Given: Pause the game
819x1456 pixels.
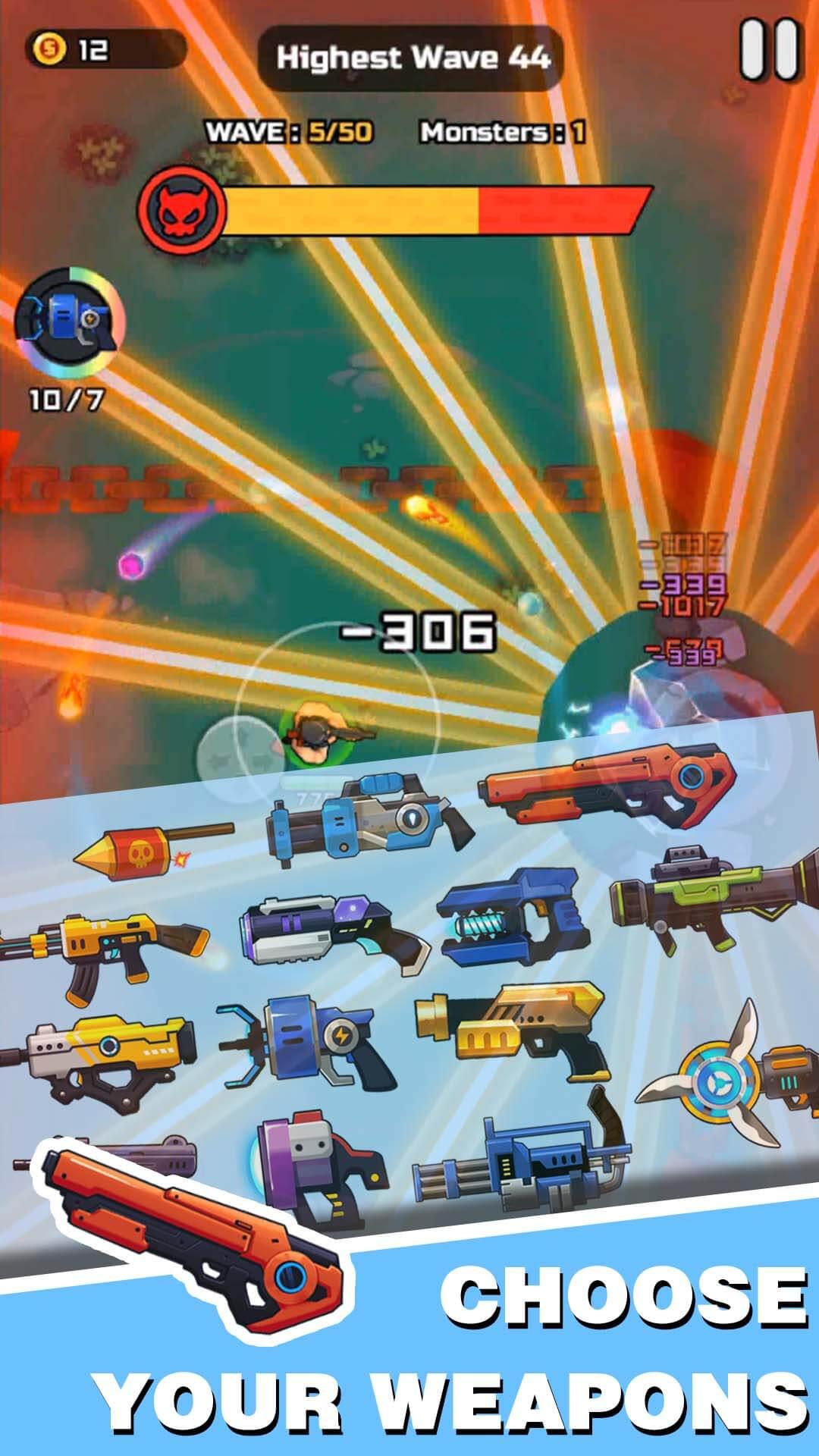Looking at the screenshot, I should click(x=769, y=50).
